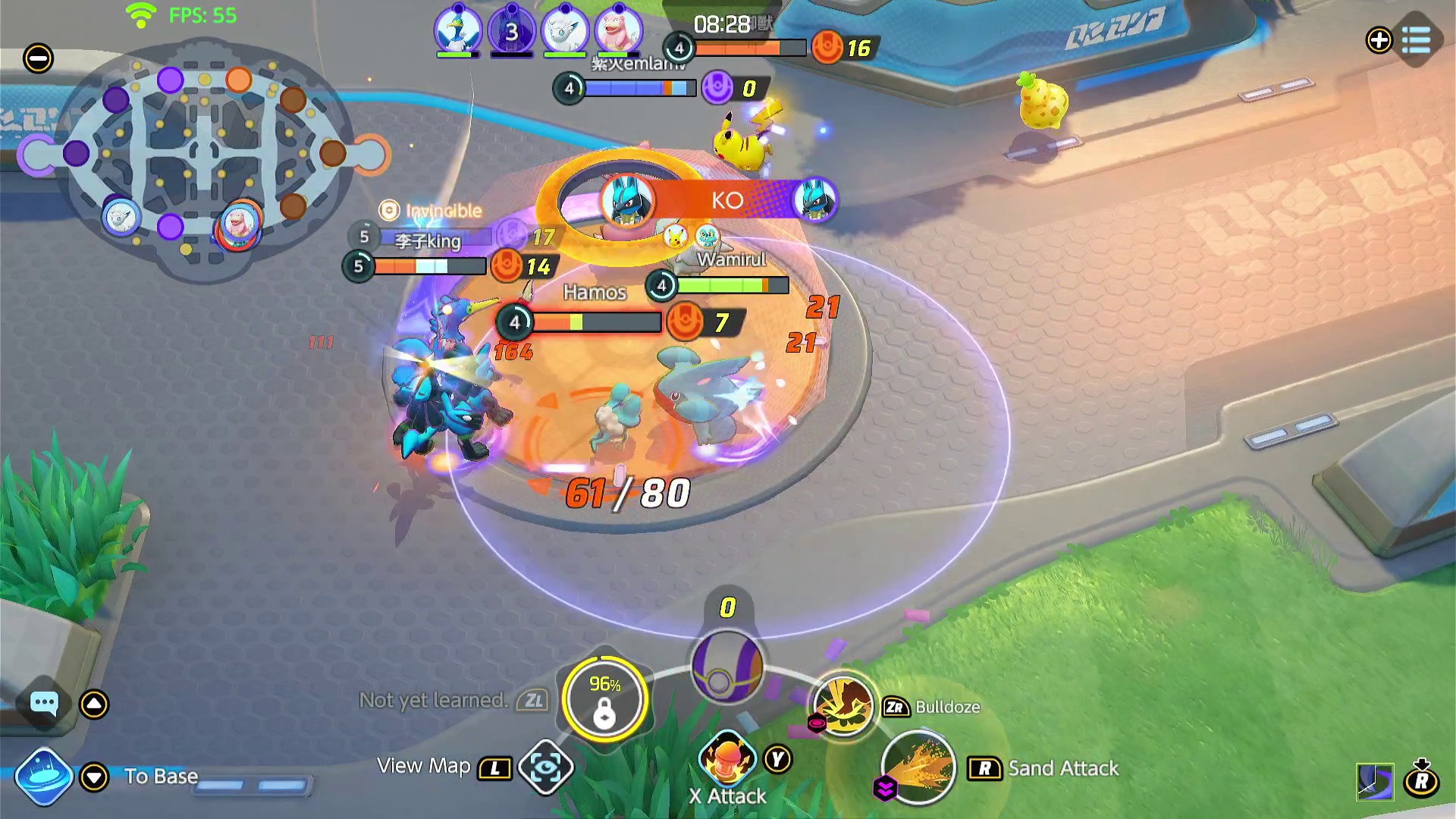Toggle the quick chat bubble open
The height and width of the screenshot is (819, 1456).
[44, 703]
